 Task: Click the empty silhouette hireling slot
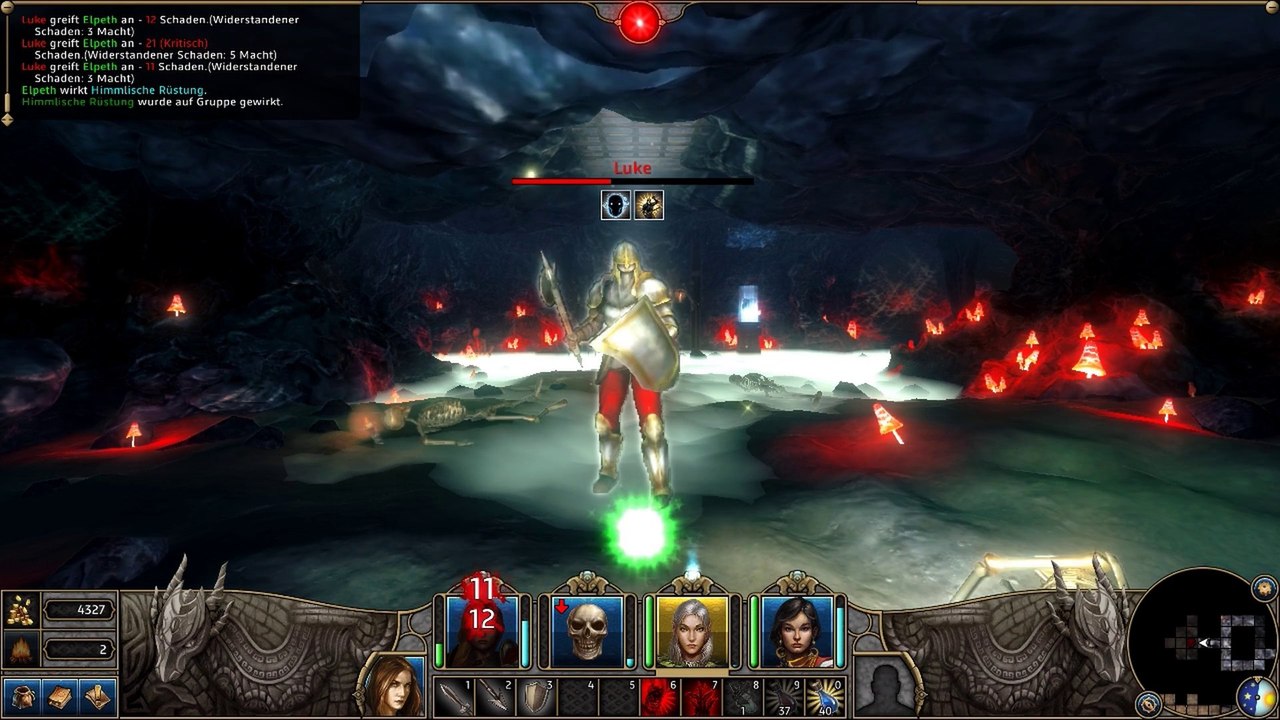(885, 687)
